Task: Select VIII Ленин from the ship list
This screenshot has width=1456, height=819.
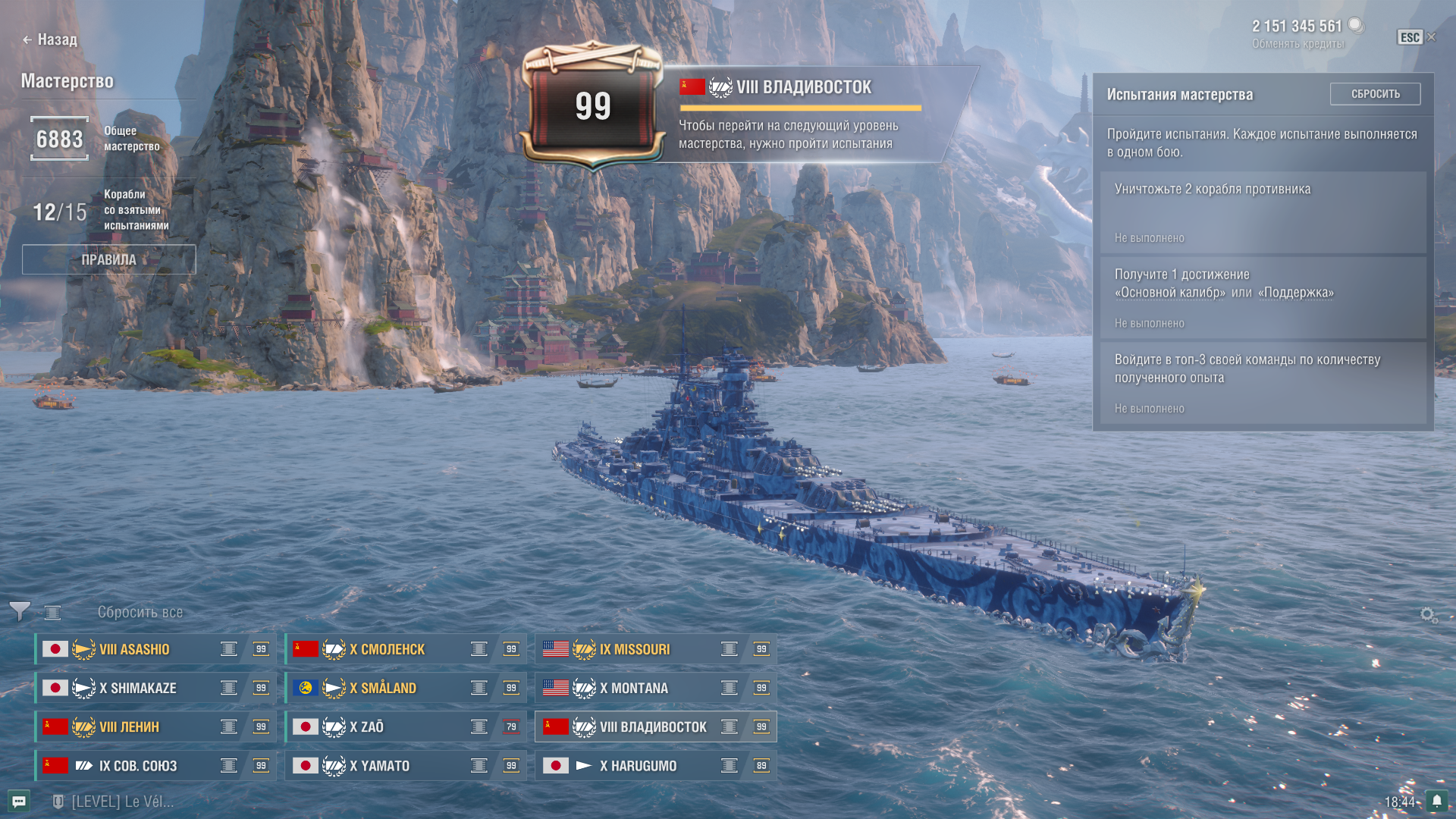Action: tap(155, 726)
